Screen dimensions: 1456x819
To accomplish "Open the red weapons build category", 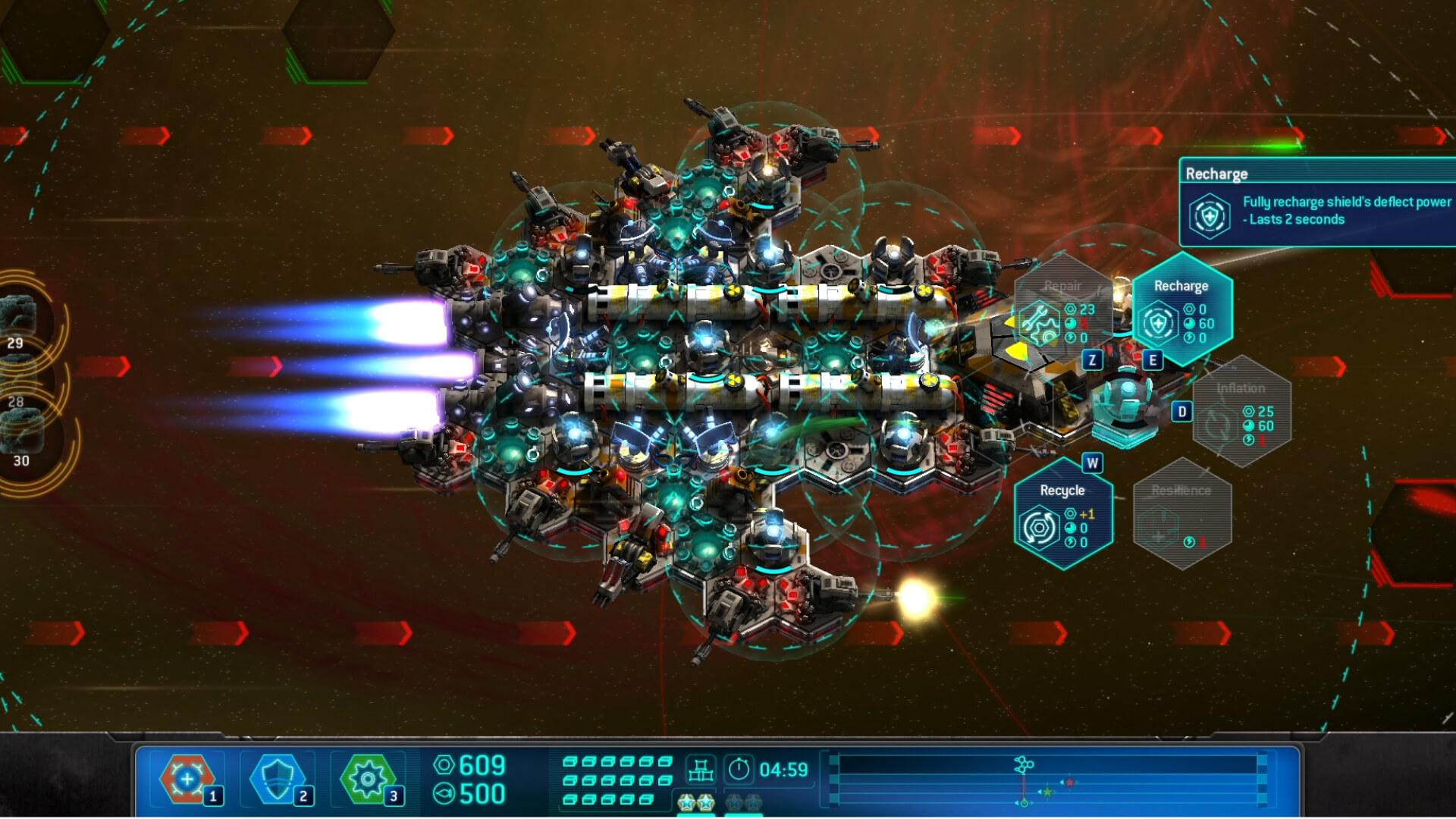I will pyautogui.click(x=187, y=779).
